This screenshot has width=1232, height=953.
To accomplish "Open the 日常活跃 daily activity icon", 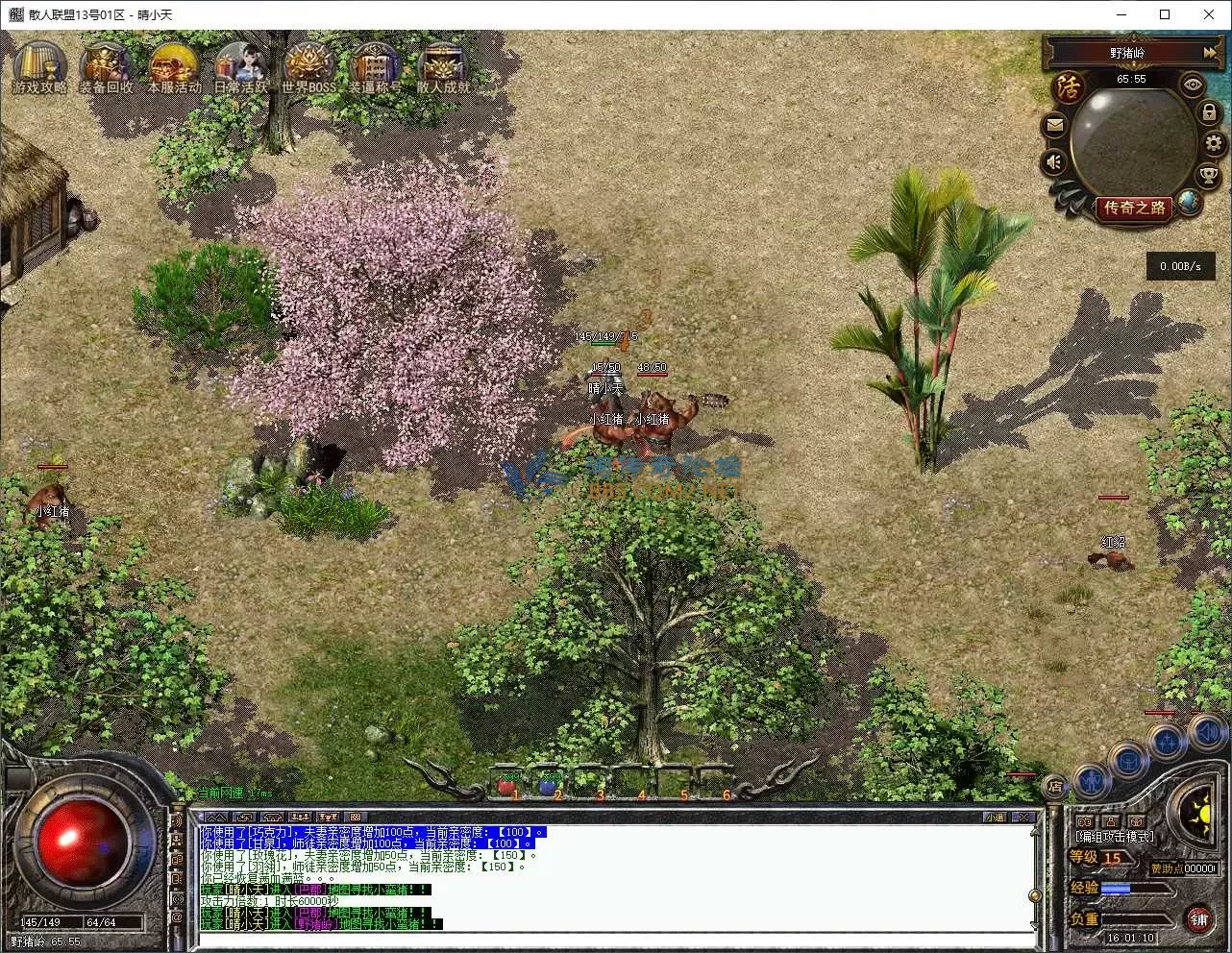I will [240, 66].
